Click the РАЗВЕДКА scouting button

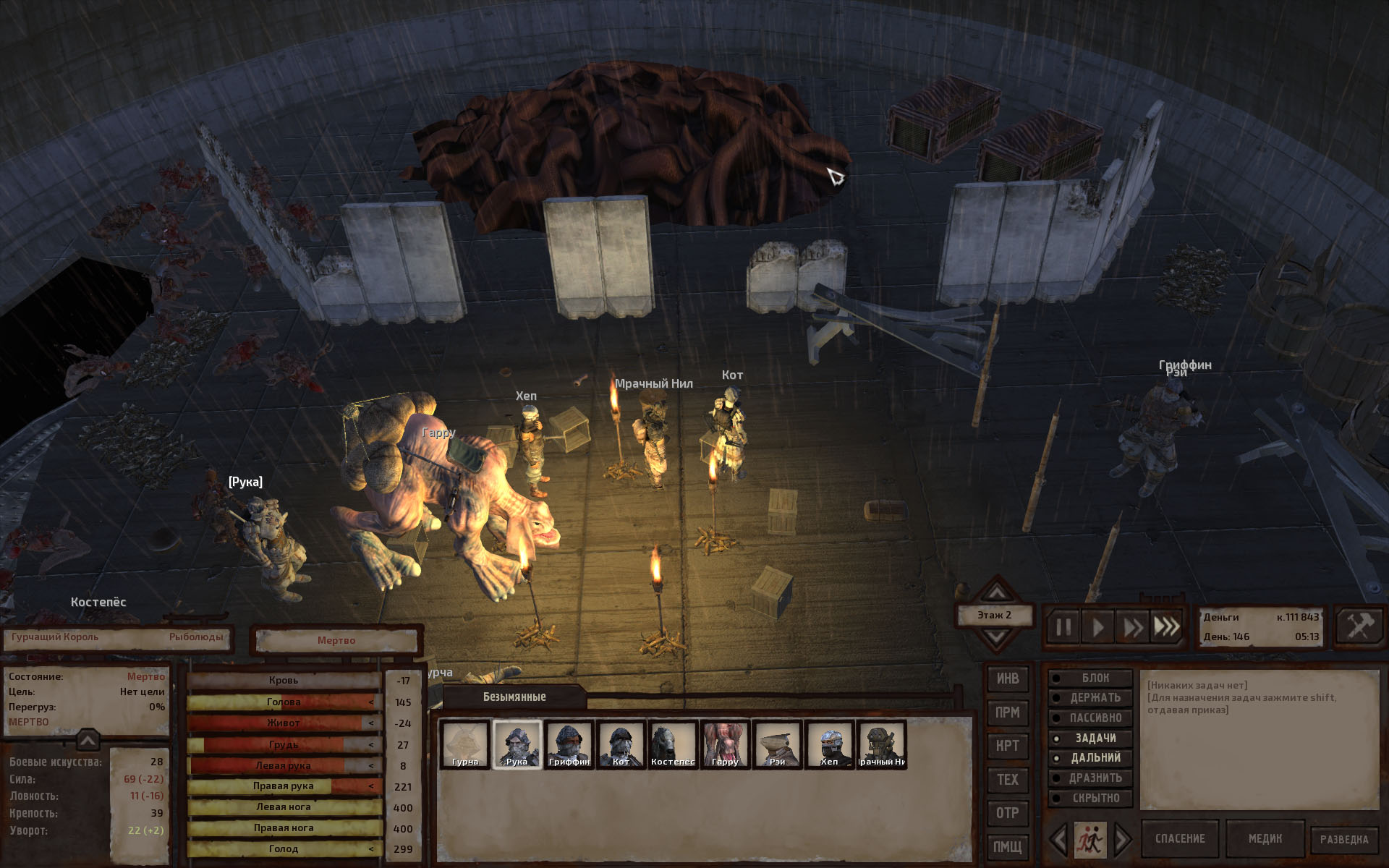[1344, 840]
